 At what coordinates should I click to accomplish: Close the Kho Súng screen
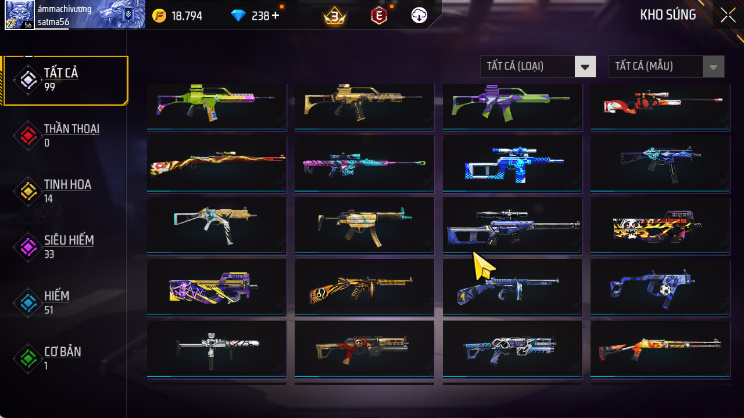pyautogui.click(x=727, y=15)
